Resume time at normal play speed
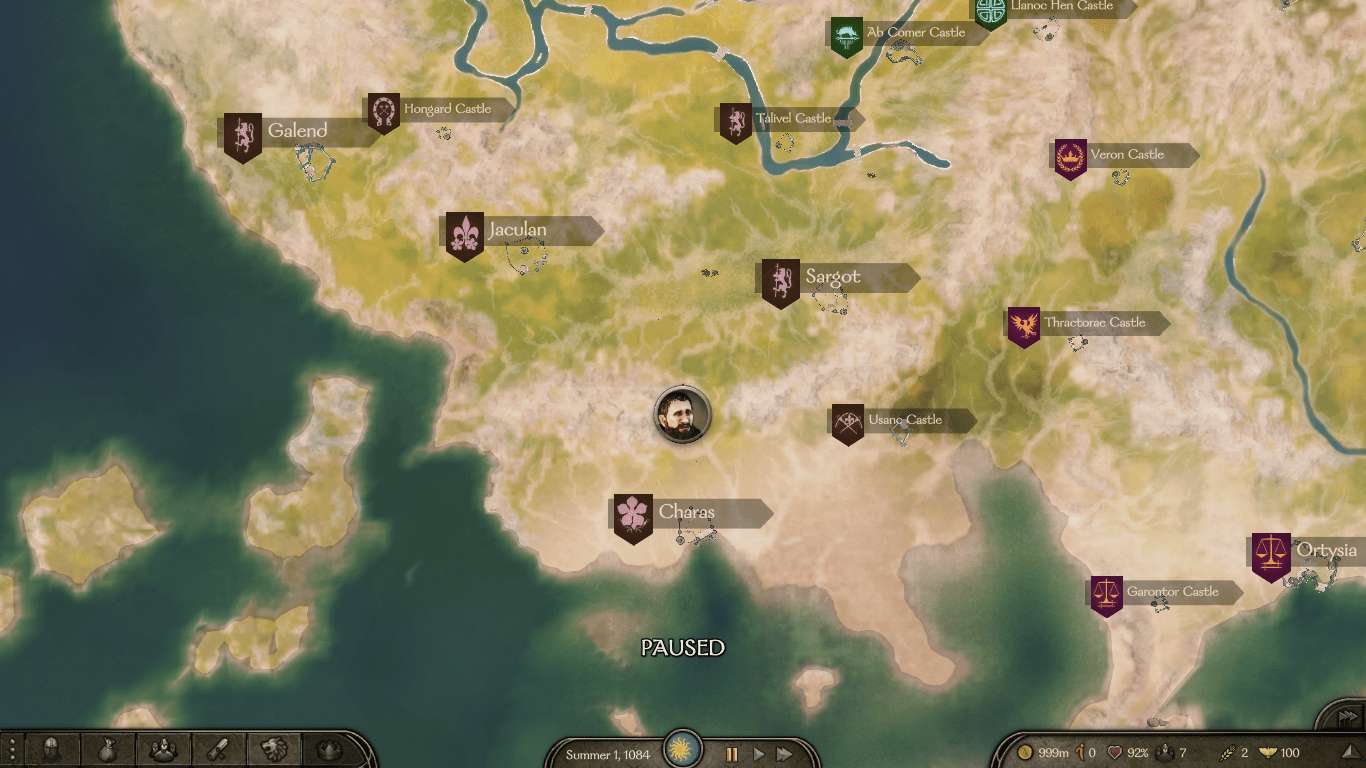The height and width of the screenshot is (768, 1366). coord(758,754)
